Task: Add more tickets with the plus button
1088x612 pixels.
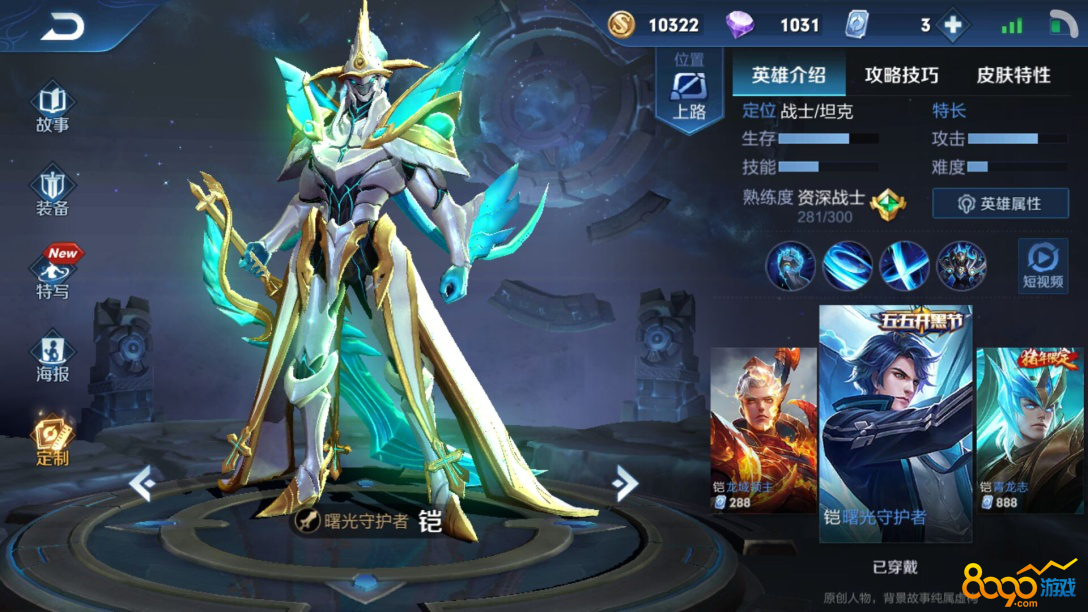Action: pyautogui.click(x=953, y=25)
